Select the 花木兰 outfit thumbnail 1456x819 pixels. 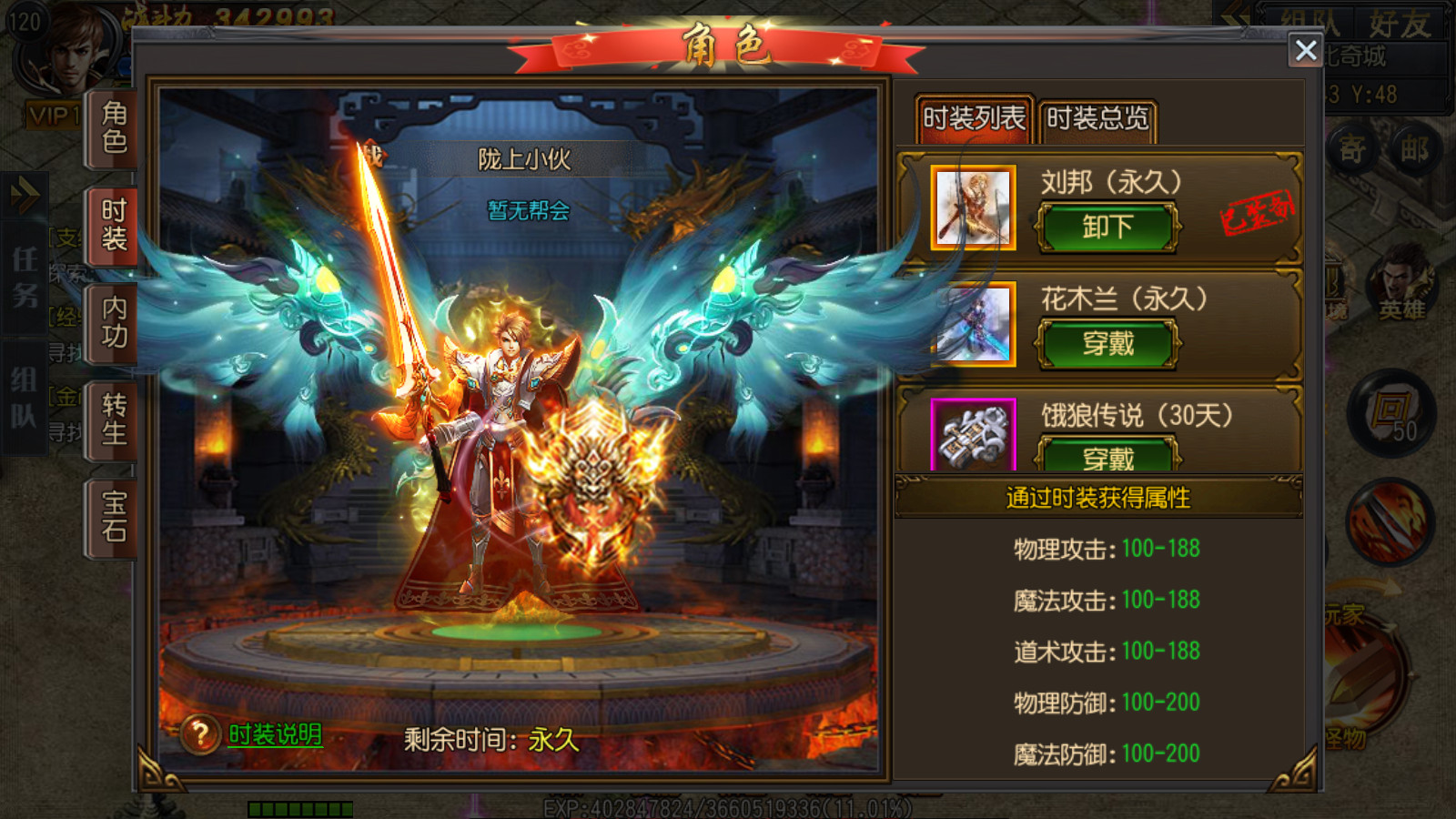(973, 324)
